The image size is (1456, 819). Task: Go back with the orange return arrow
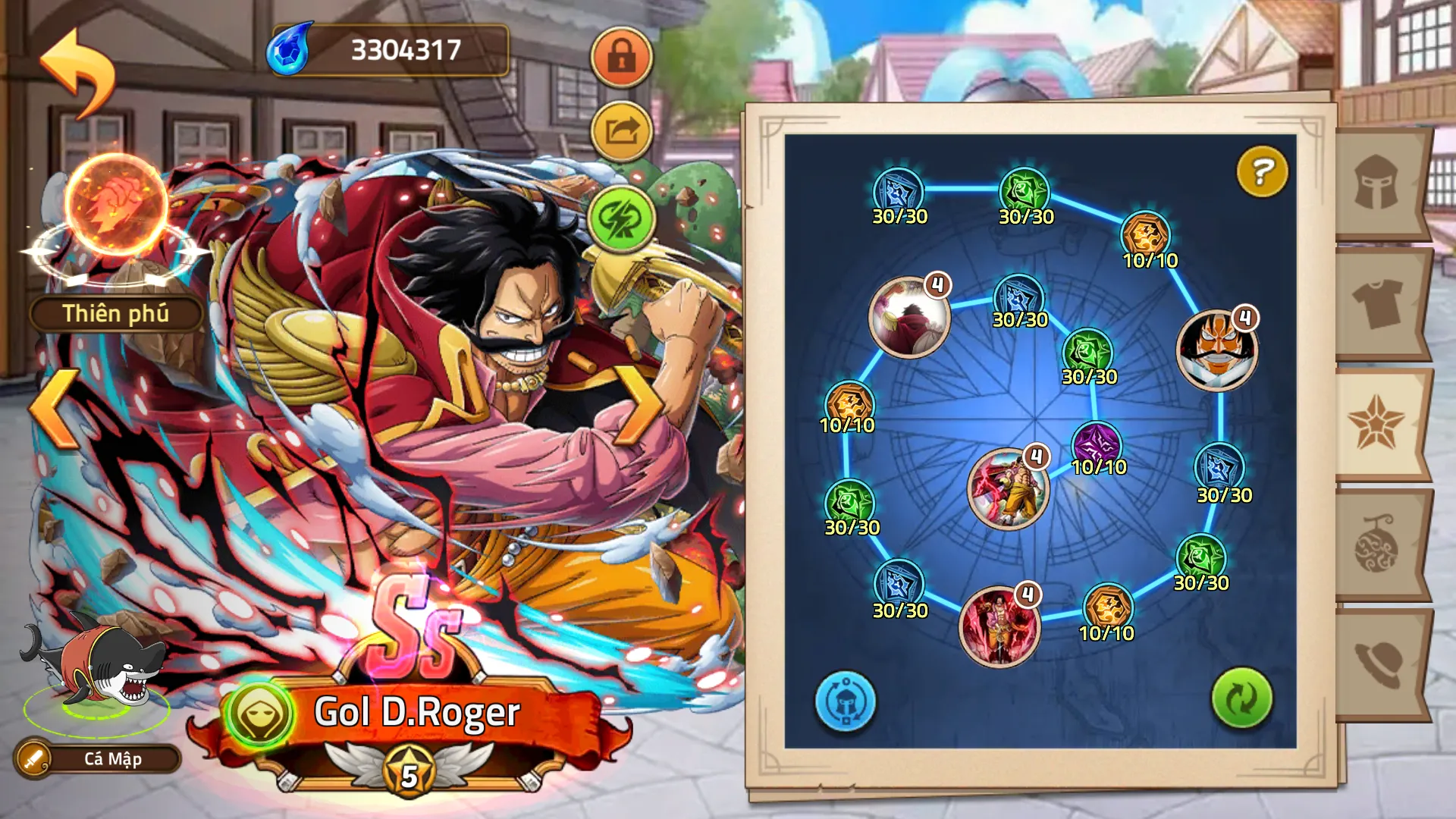pyautogui.click(x=77, y=72)
